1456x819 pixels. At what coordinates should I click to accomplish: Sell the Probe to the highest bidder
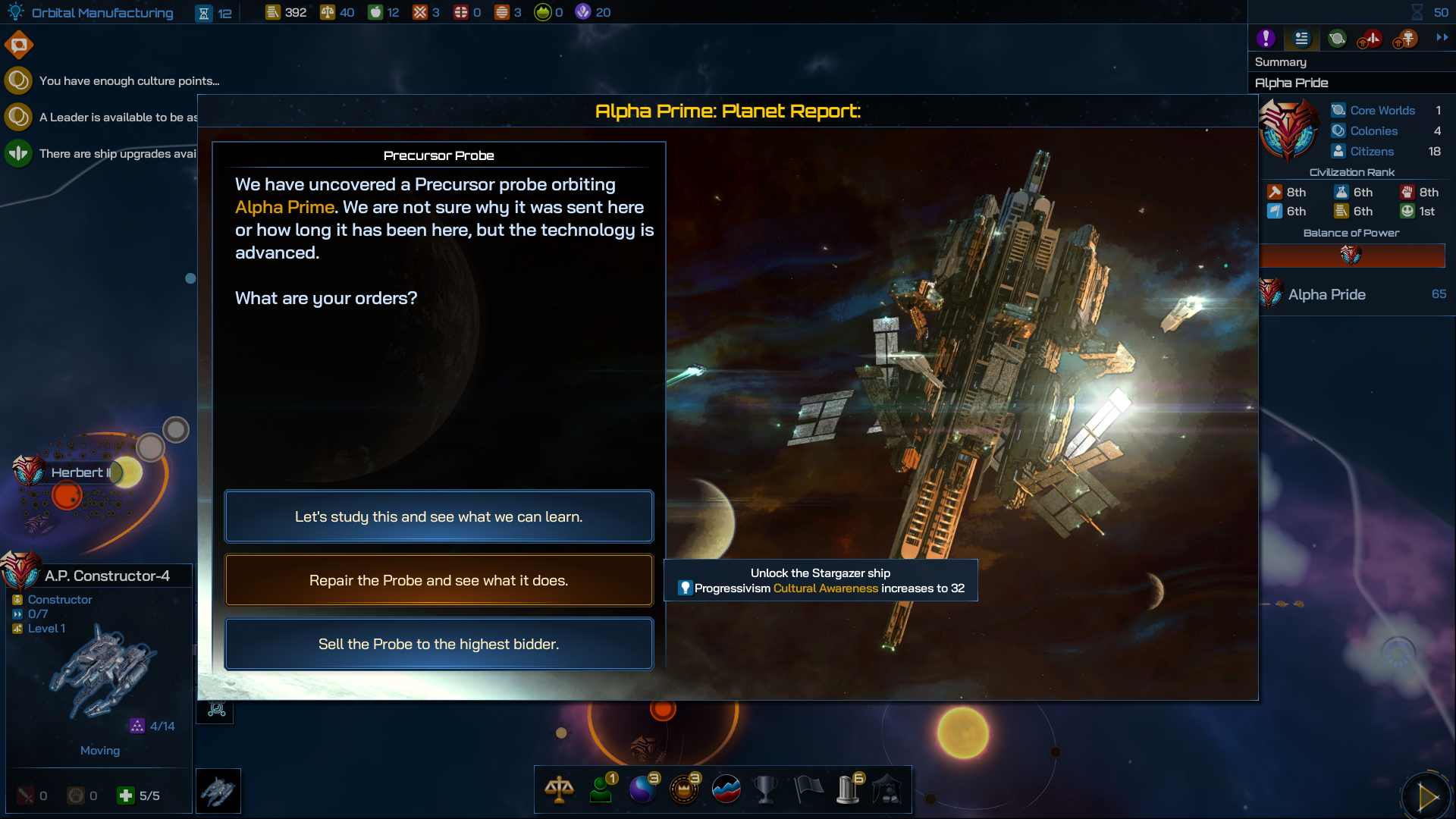click(438, 644)
